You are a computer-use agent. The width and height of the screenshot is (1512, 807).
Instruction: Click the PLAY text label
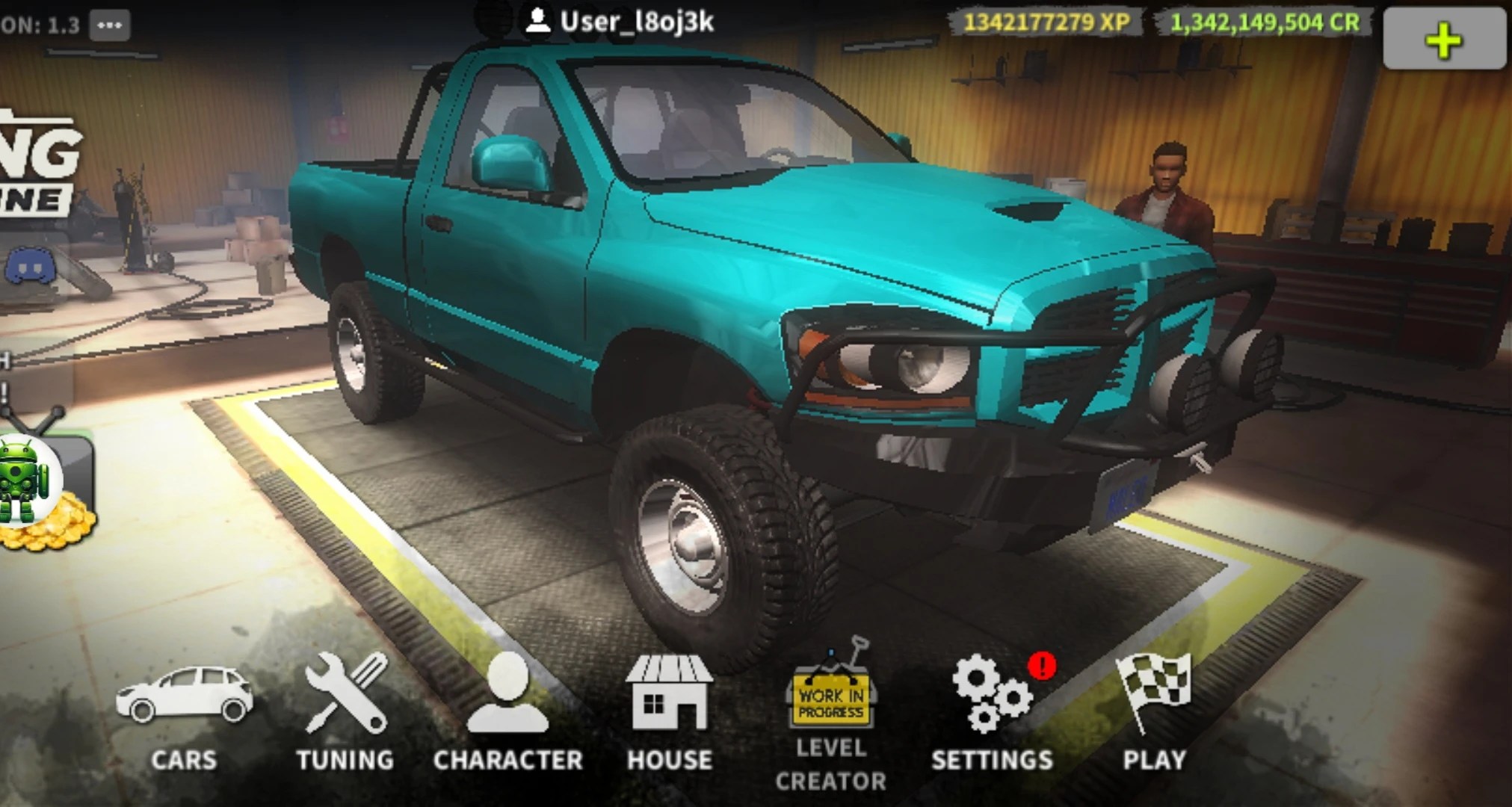[x=1155, y=760]
